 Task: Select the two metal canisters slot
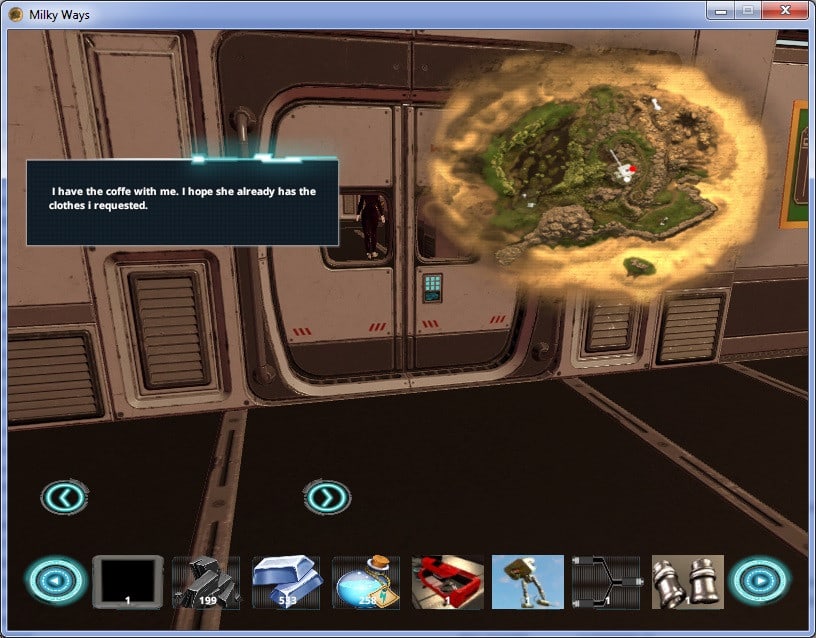point(687,581)
